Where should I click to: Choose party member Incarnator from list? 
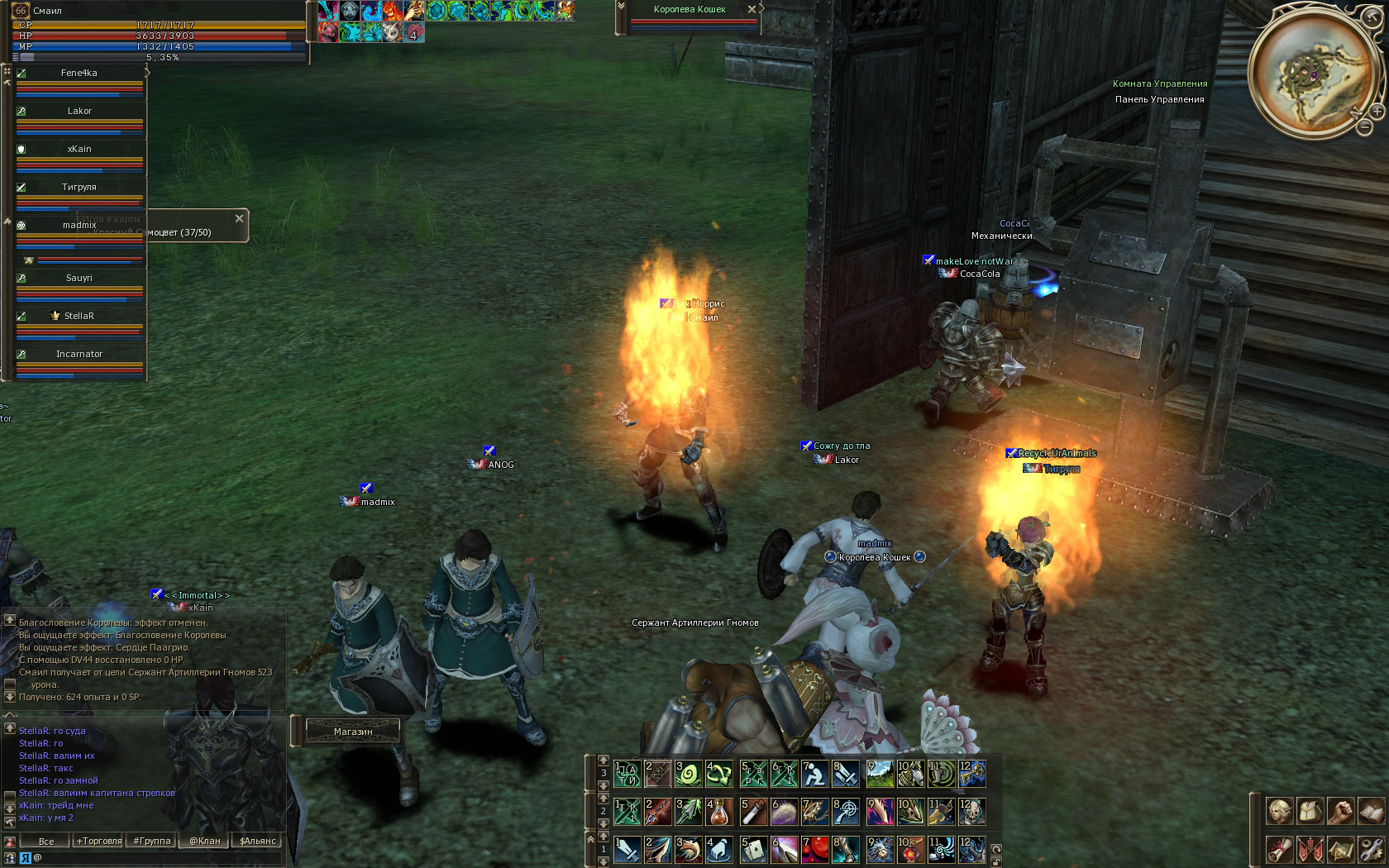[79, 355]
